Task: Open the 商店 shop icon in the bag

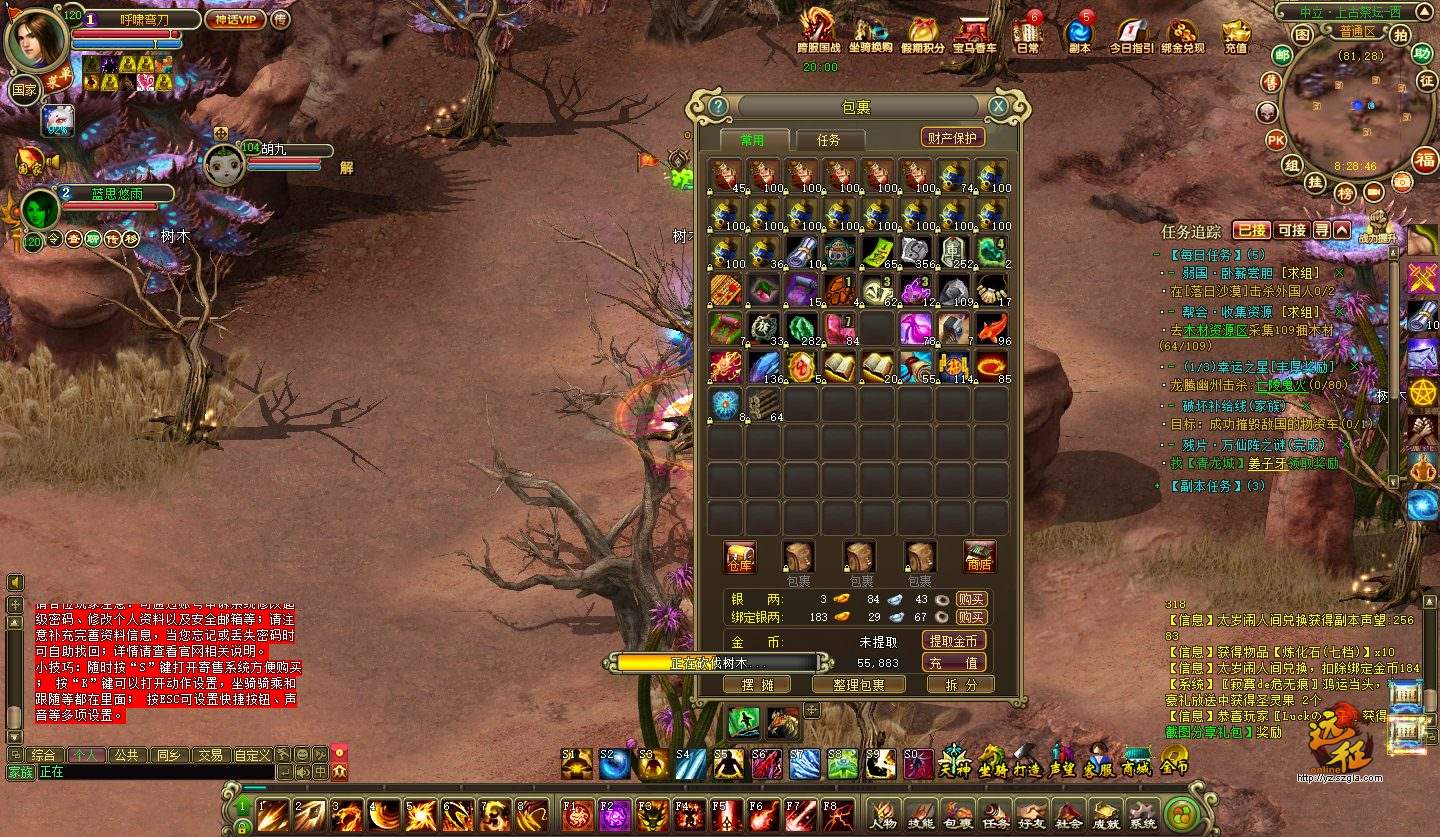Action: coord(979,557)
